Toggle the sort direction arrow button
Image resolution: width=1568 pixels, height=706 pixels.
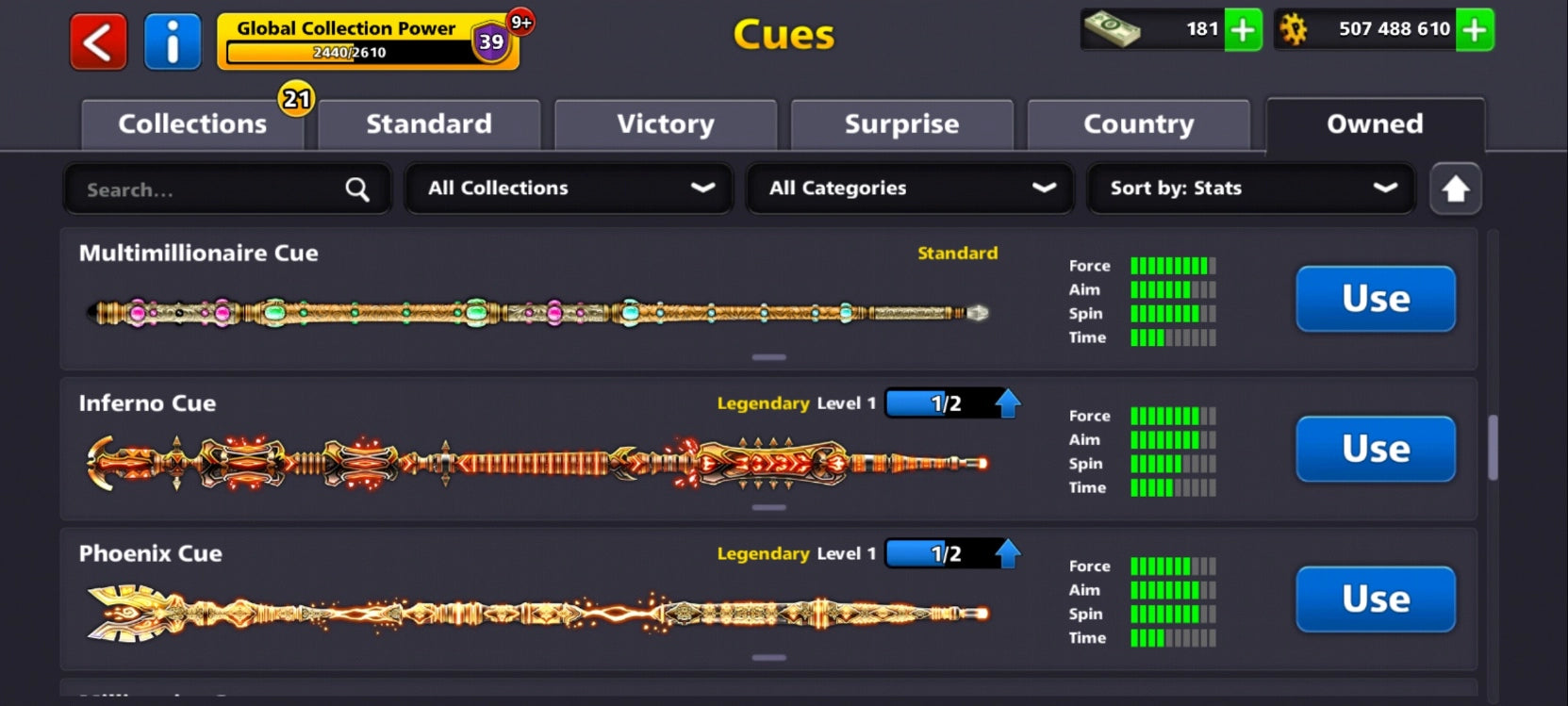click(x=1455, y=189)
